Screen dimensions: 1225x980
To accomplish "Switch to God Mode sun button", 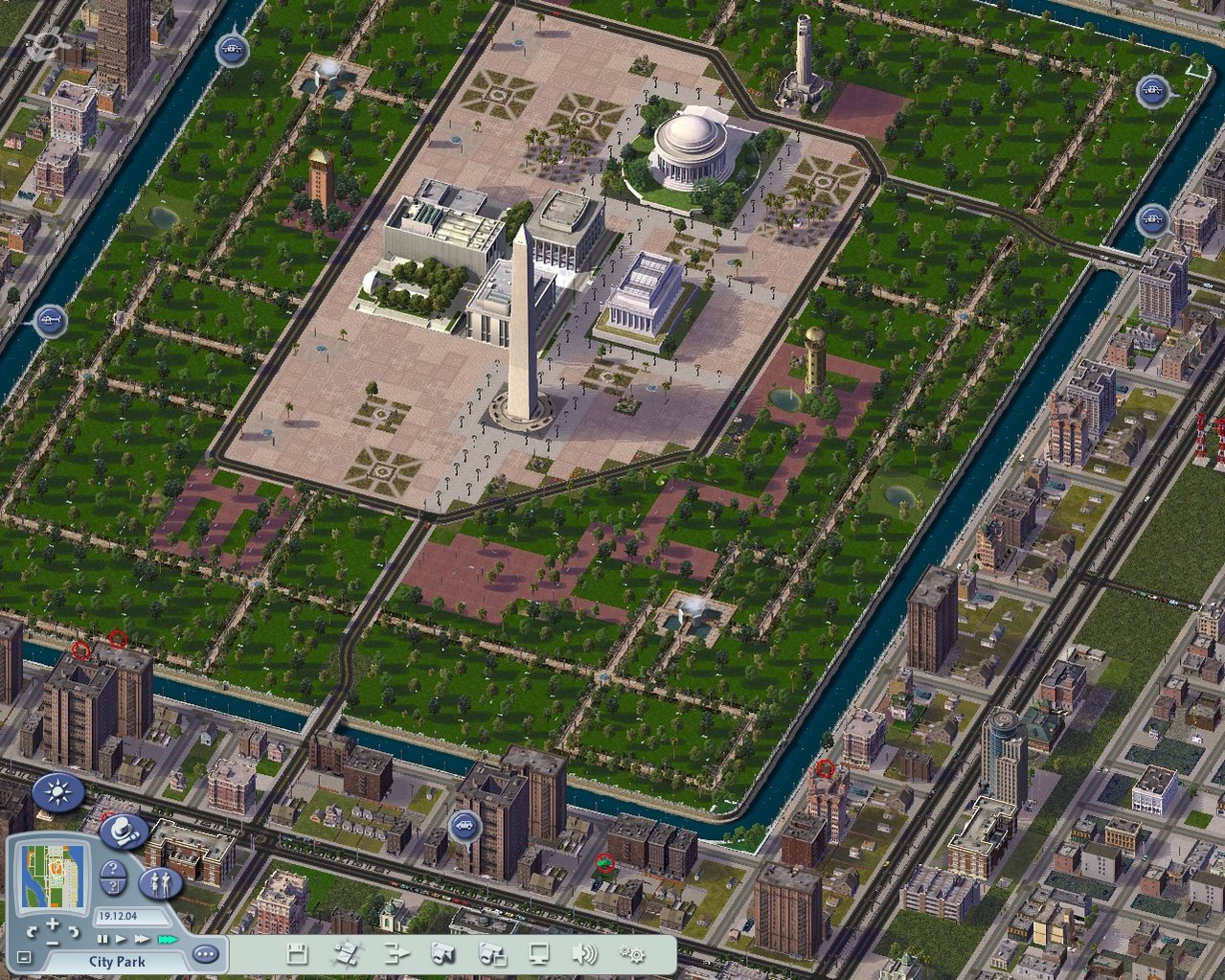I will click(x=58, y=793).
